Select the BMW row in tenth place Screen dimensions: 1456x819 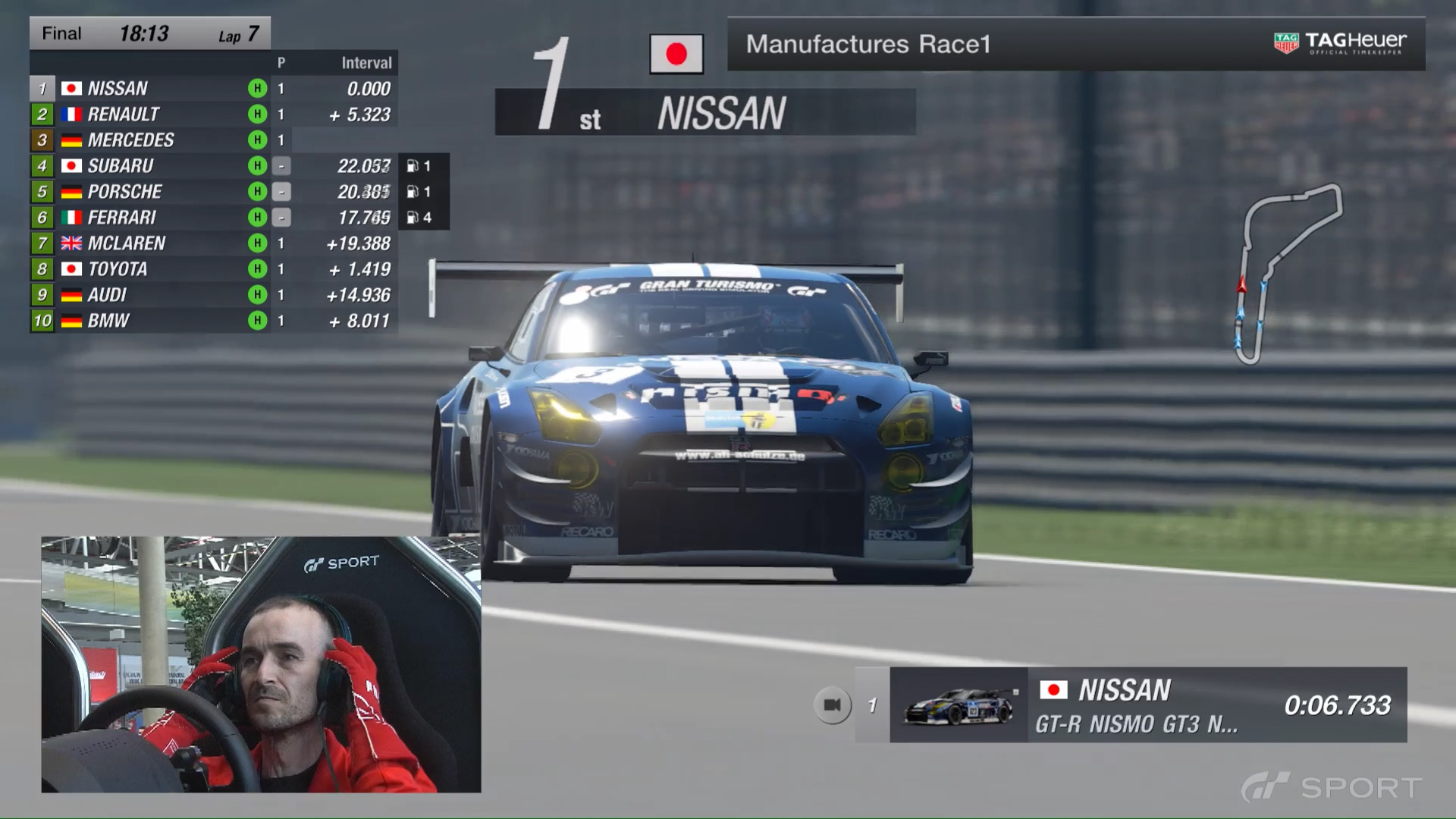click(x=213, y=321)
